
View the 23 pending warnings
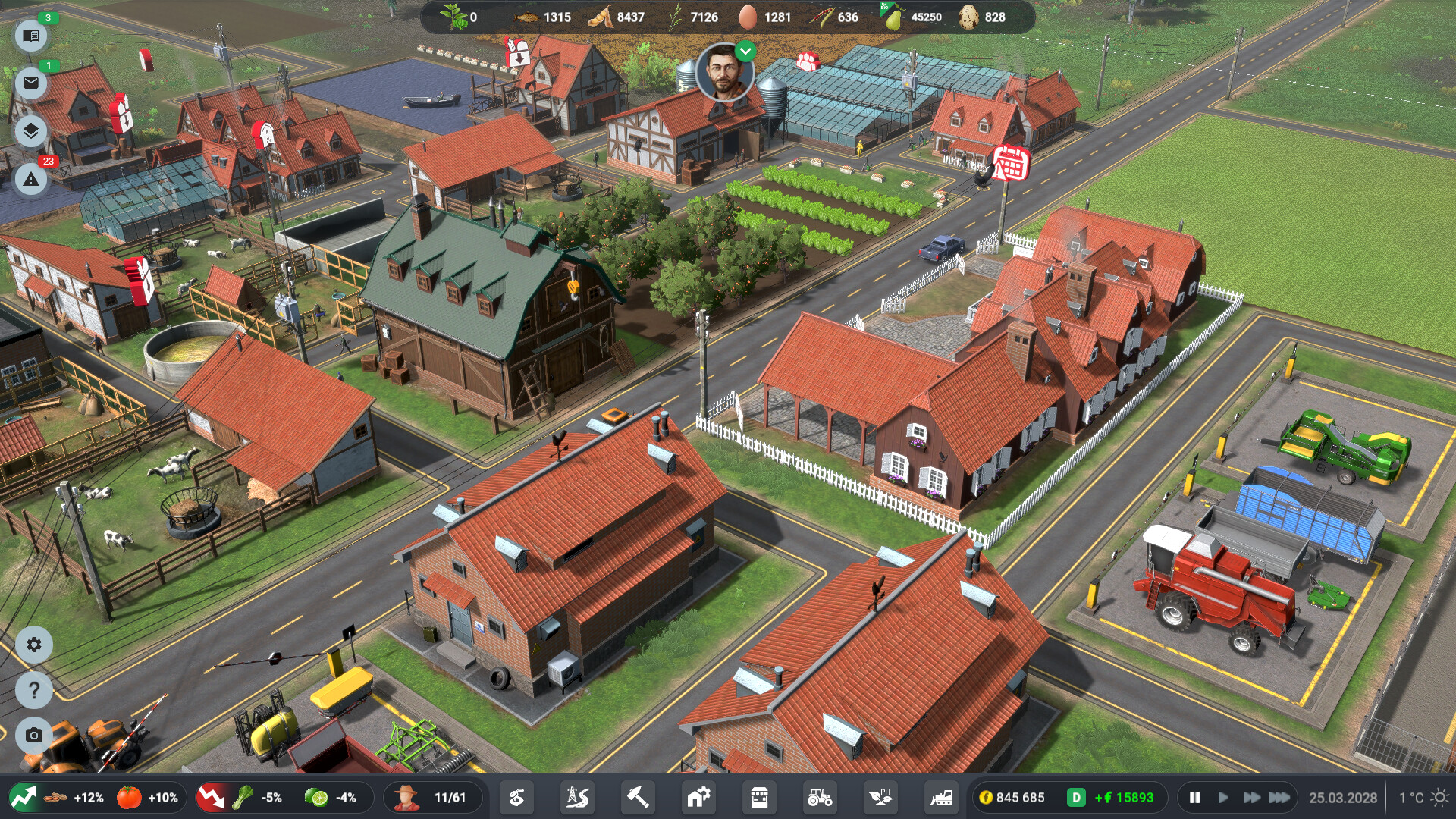click(x=31, y=180)
